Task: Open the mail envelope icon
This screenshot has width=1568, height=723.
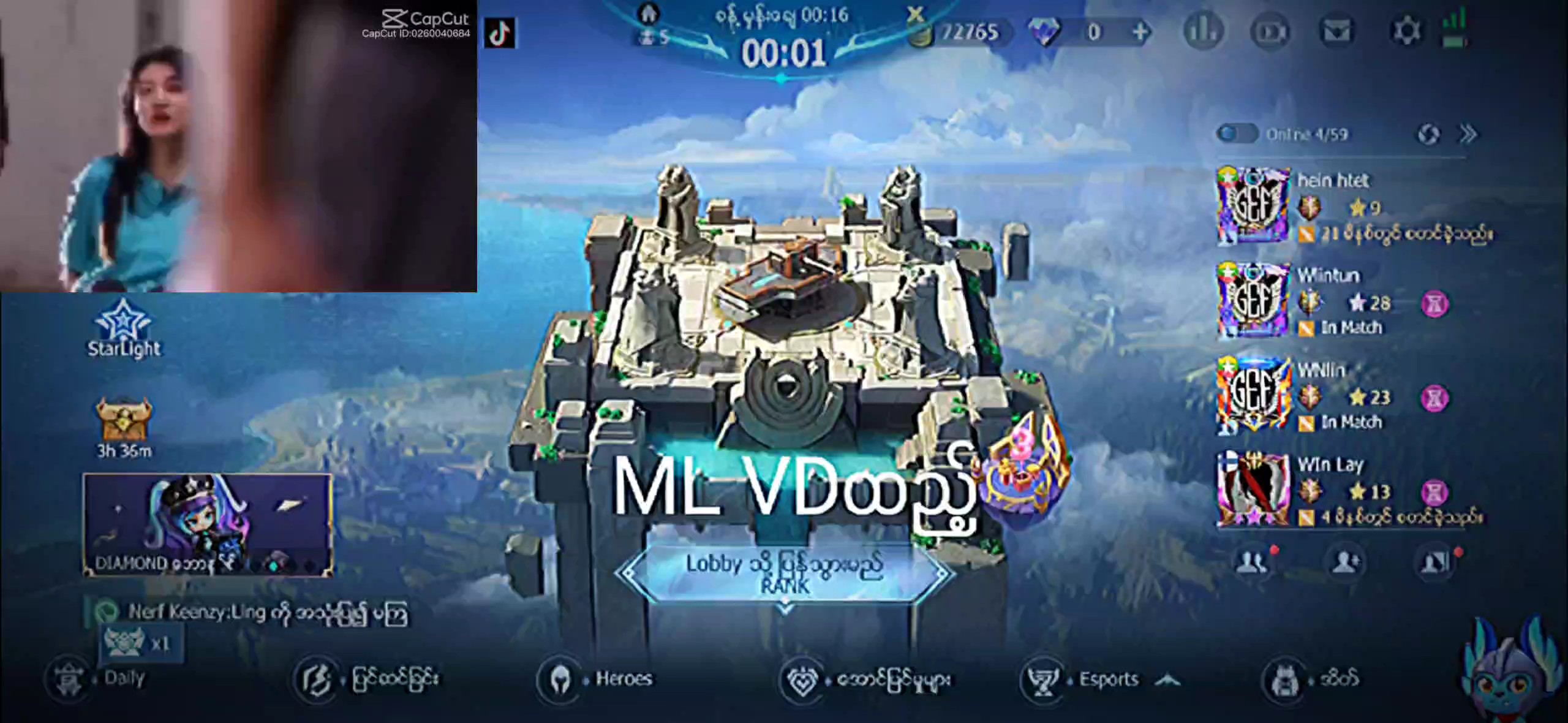Action: point(1337,31)
